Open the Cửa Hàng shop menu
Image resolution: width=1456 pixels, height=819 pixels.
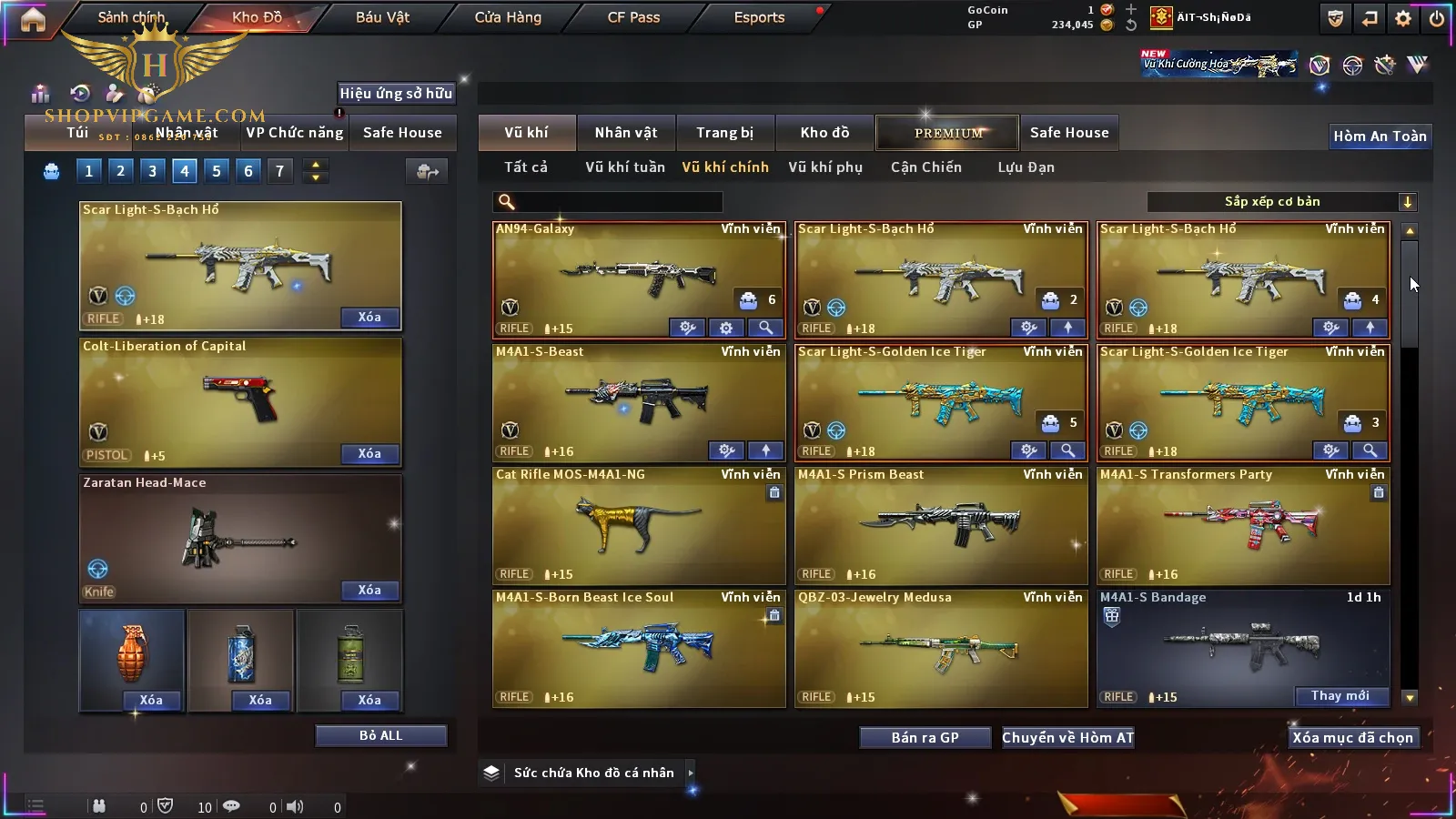click(x=508, y=17)
